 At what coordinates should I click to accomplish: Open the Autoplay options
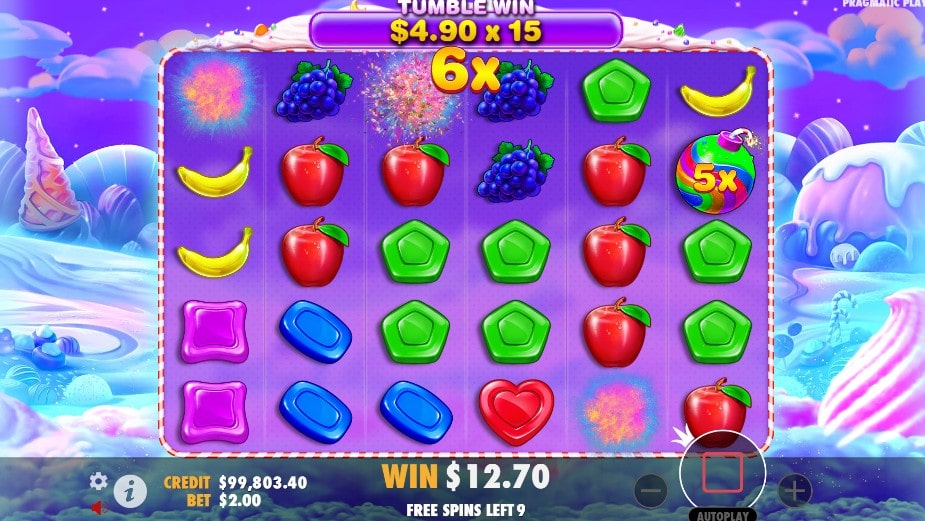[722, 514]
